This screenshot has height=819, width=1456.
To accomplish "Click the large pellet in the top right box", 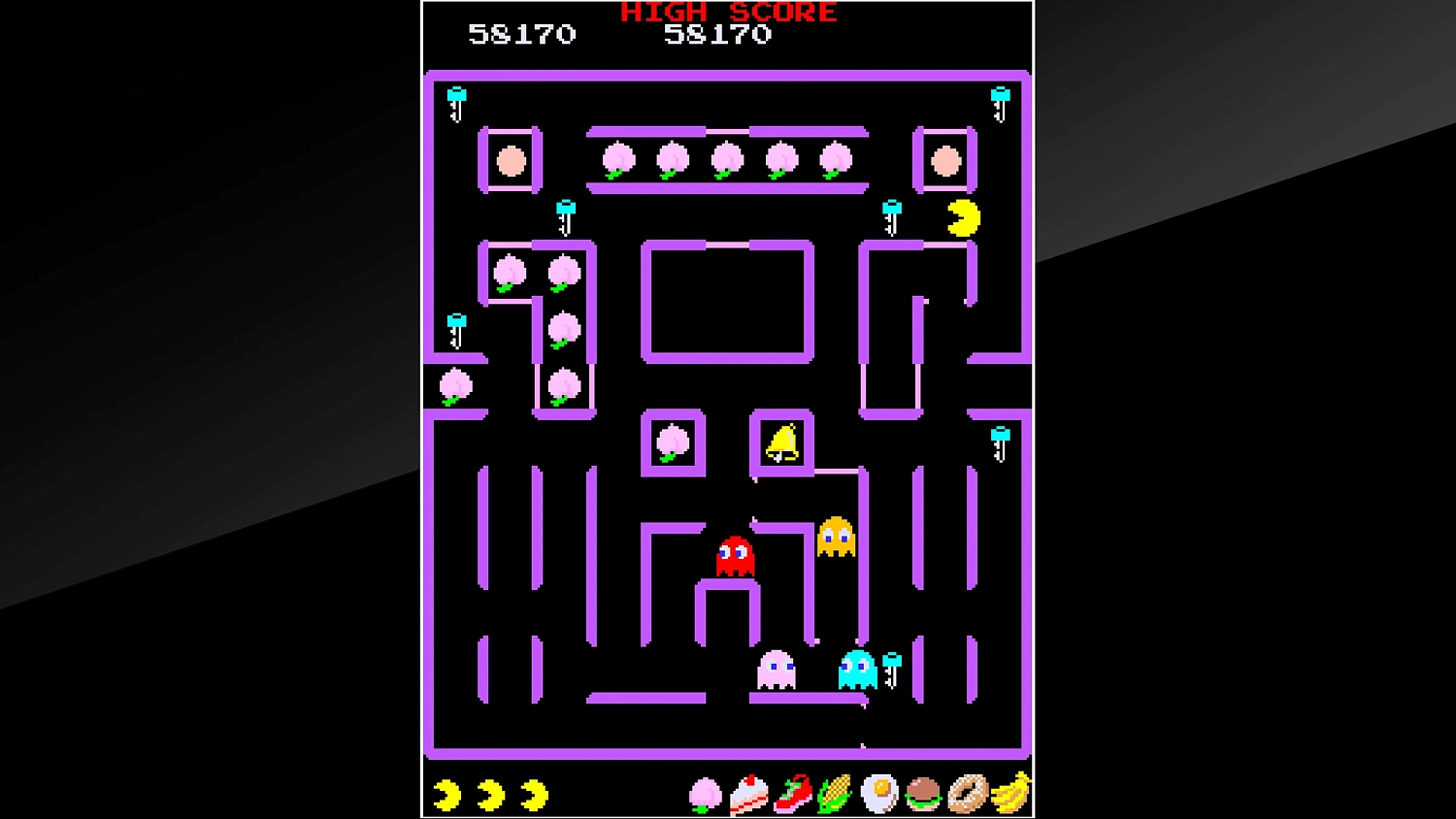I will click(x=945, y=160).
